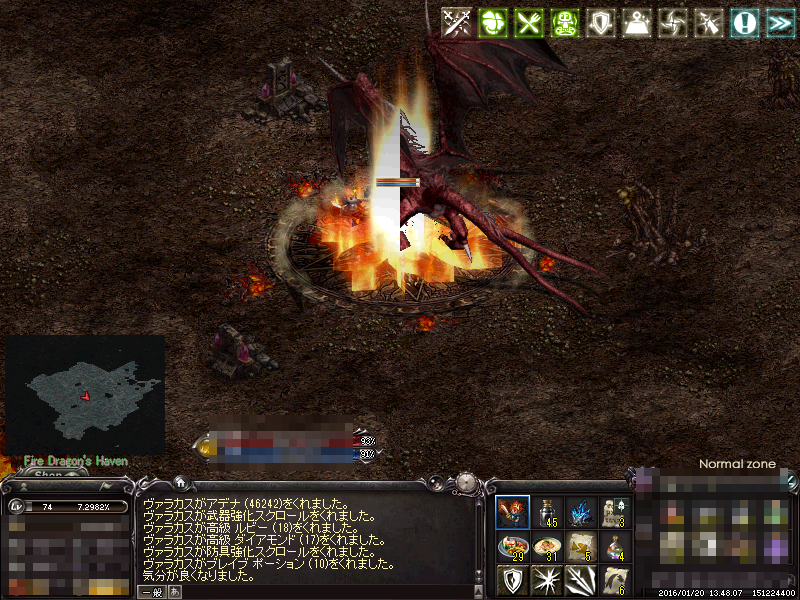Open the blue exclamation mark notice icon
Viewport: 800px width, 600px height.
[743, 22]
